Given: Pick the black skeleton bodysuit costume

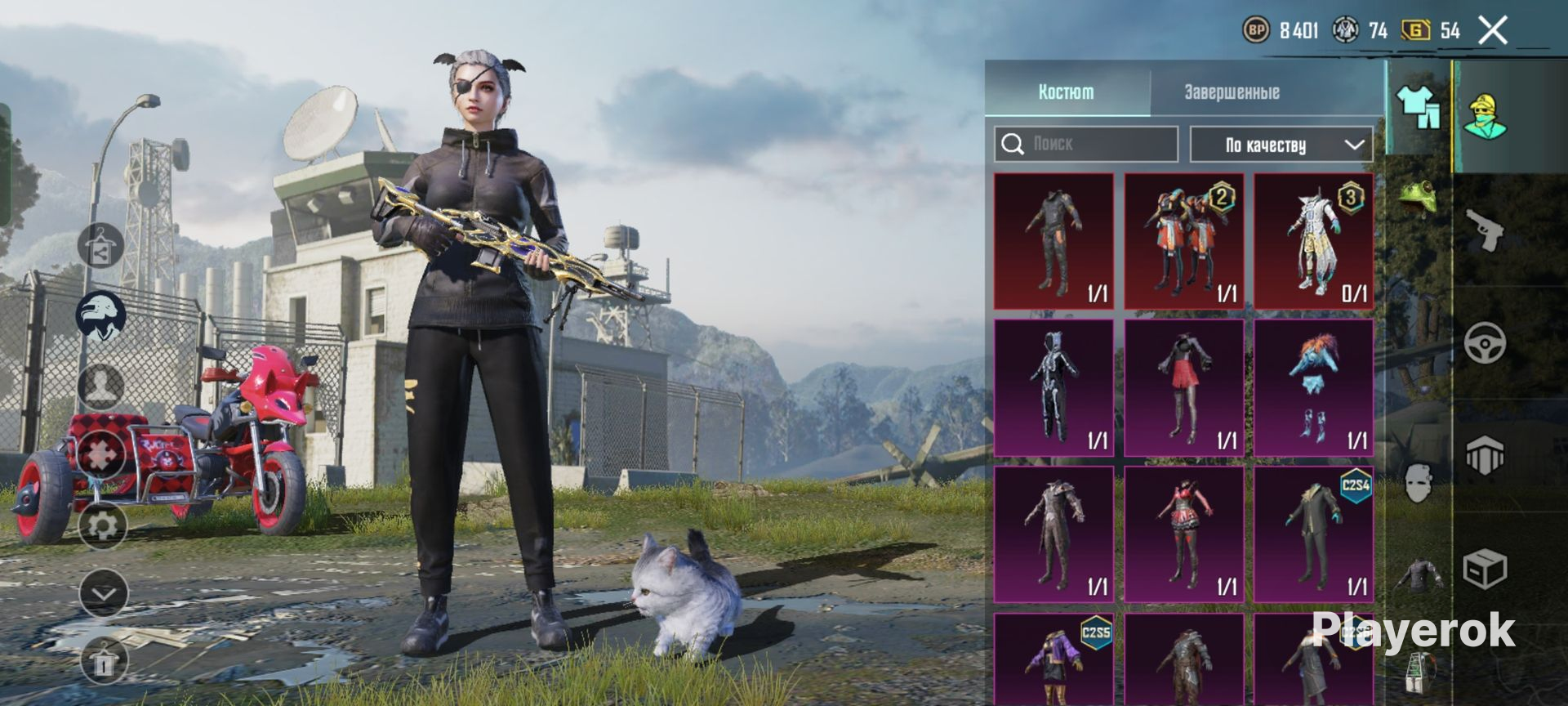Looking at the screenshot, I should tap(1053, 387).
